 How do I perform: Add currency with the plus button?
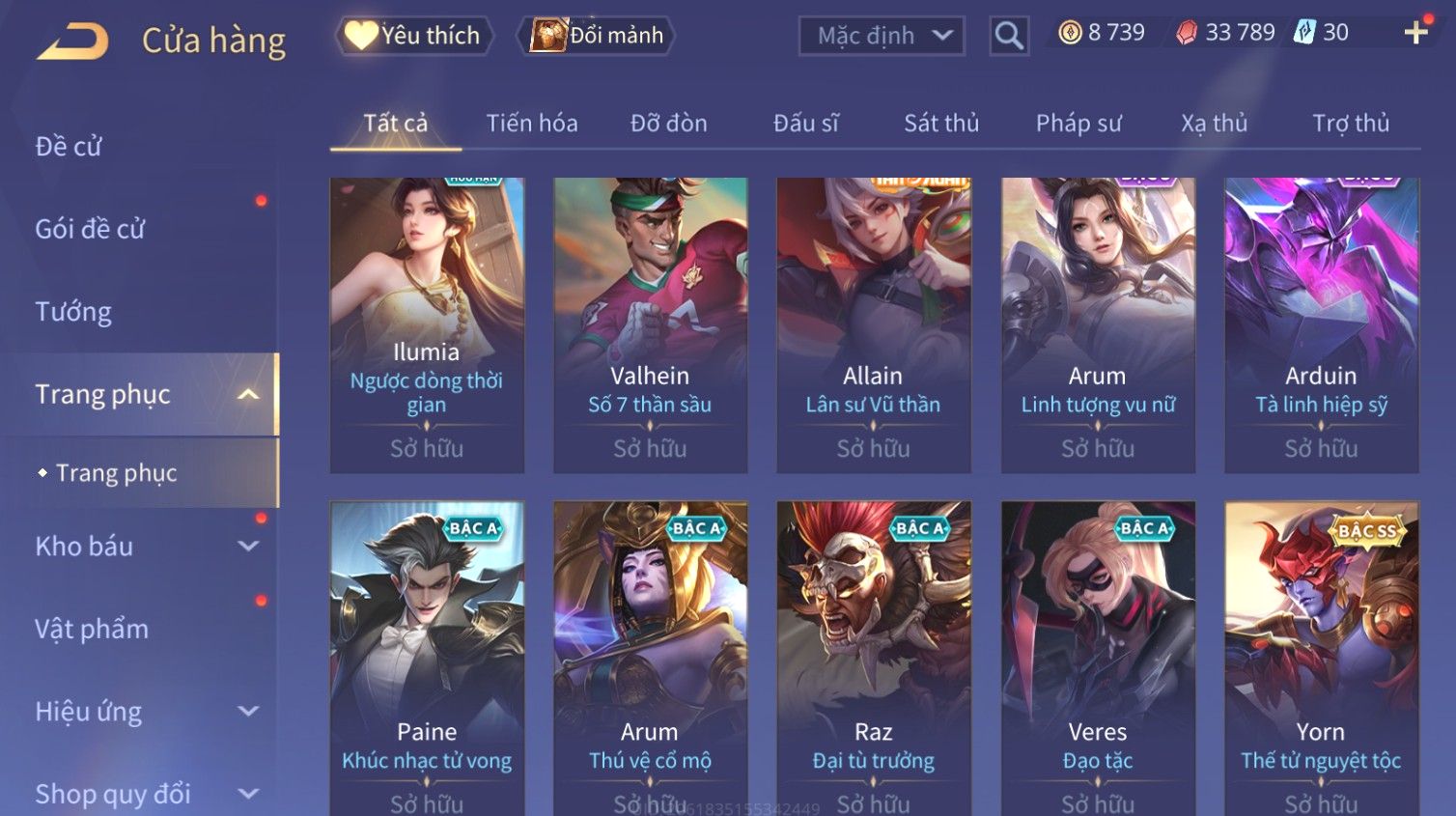(x=1415, y=33)
